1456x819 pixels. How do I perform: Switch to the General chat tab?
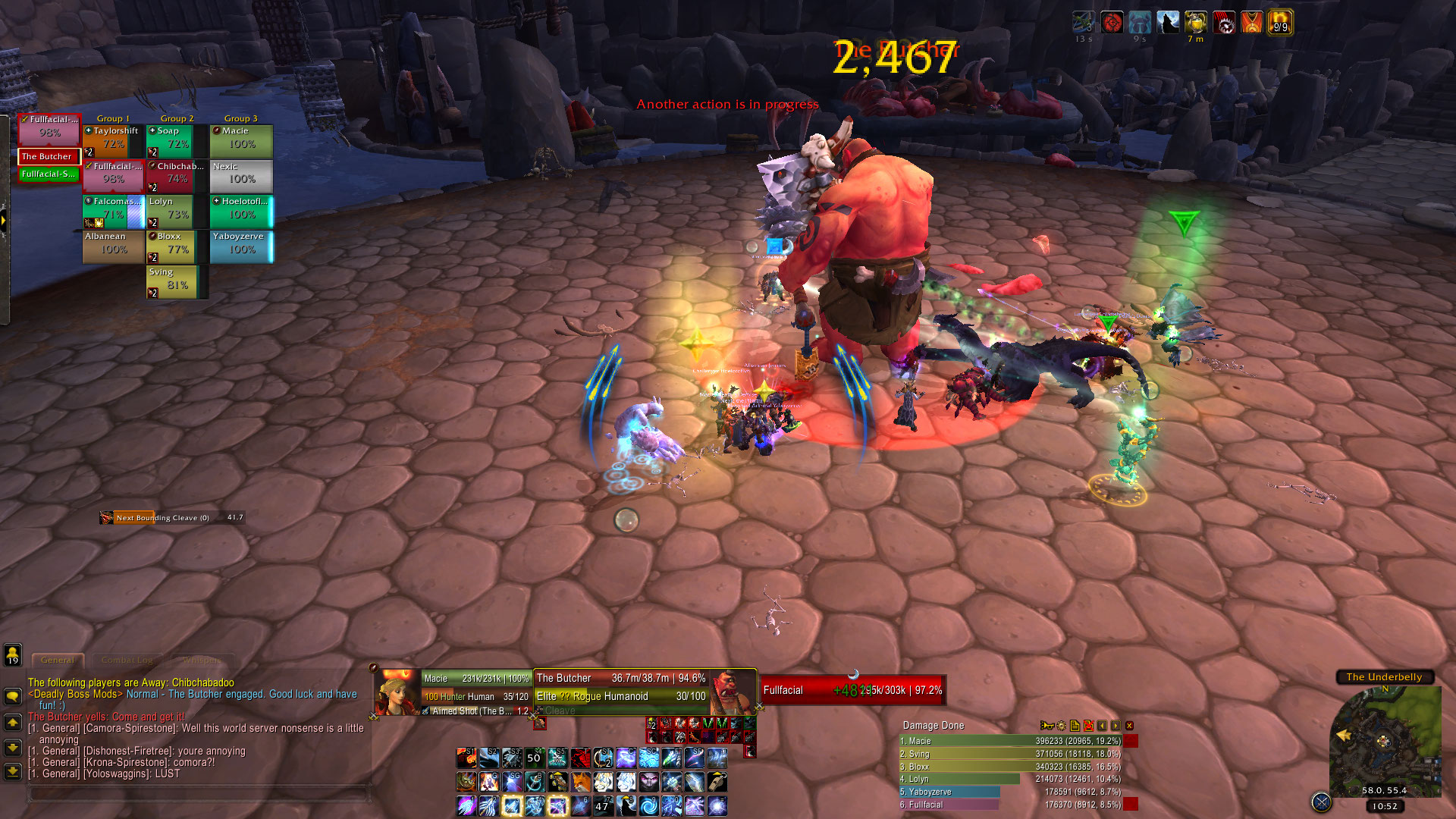(x=58, y=661)
